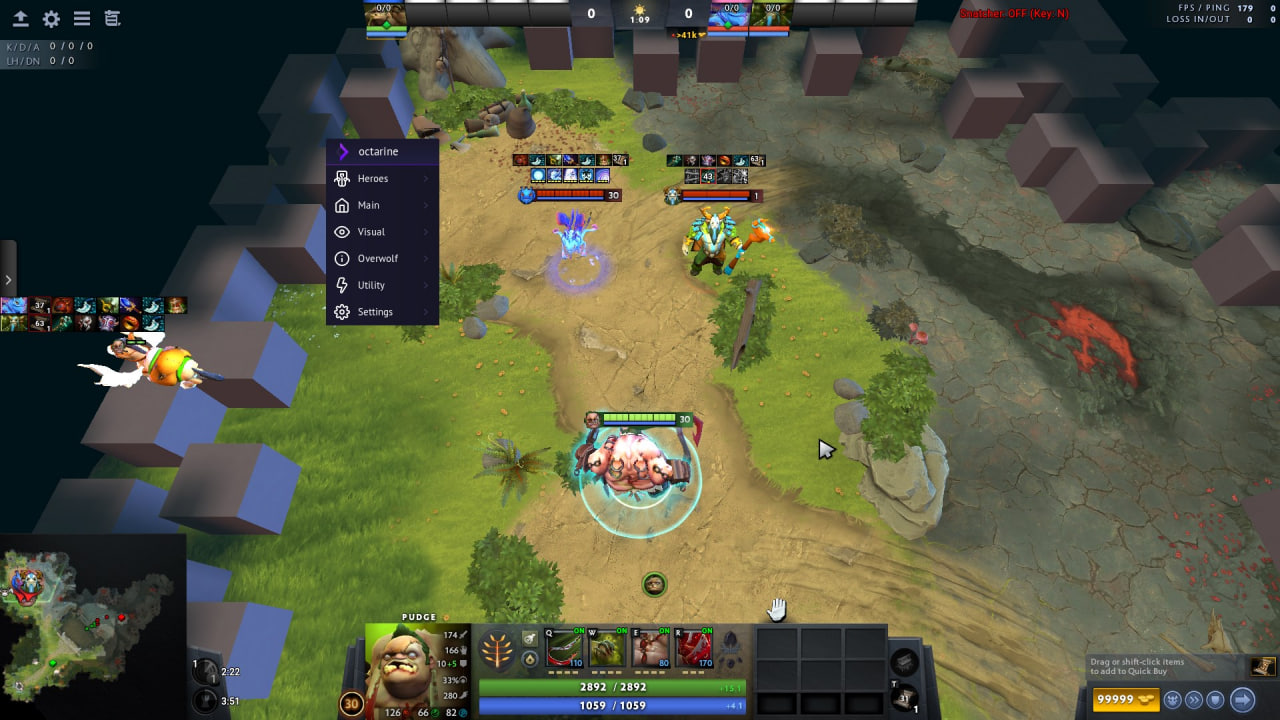The height and width of the screenshot is (720, 1280).
Task: Activate Pudge's Meat Shield ability (E)
Action: tap(650, 649)
